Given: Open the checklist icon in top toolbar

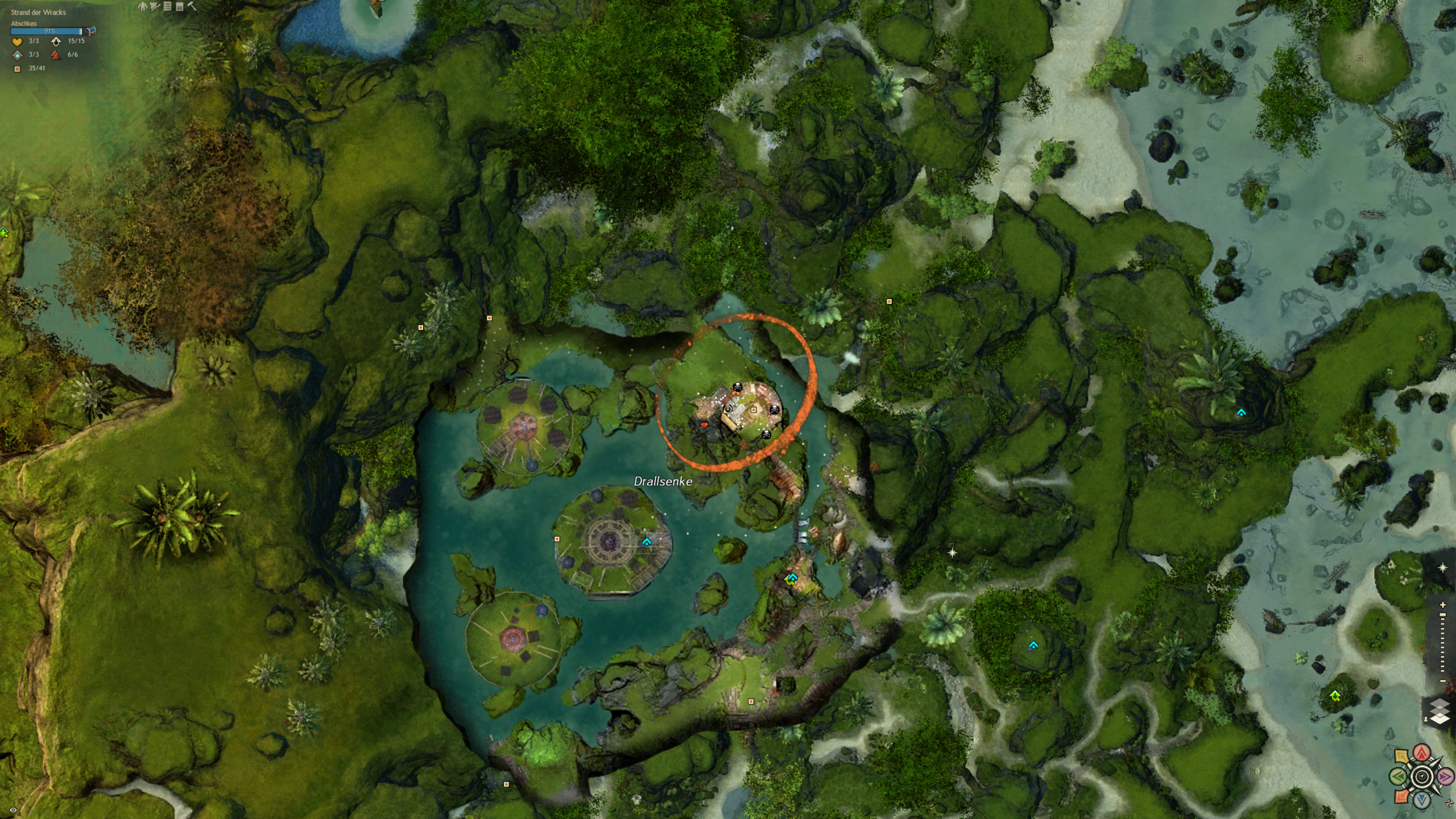Looking at the screenshot, I should (167, 6).
